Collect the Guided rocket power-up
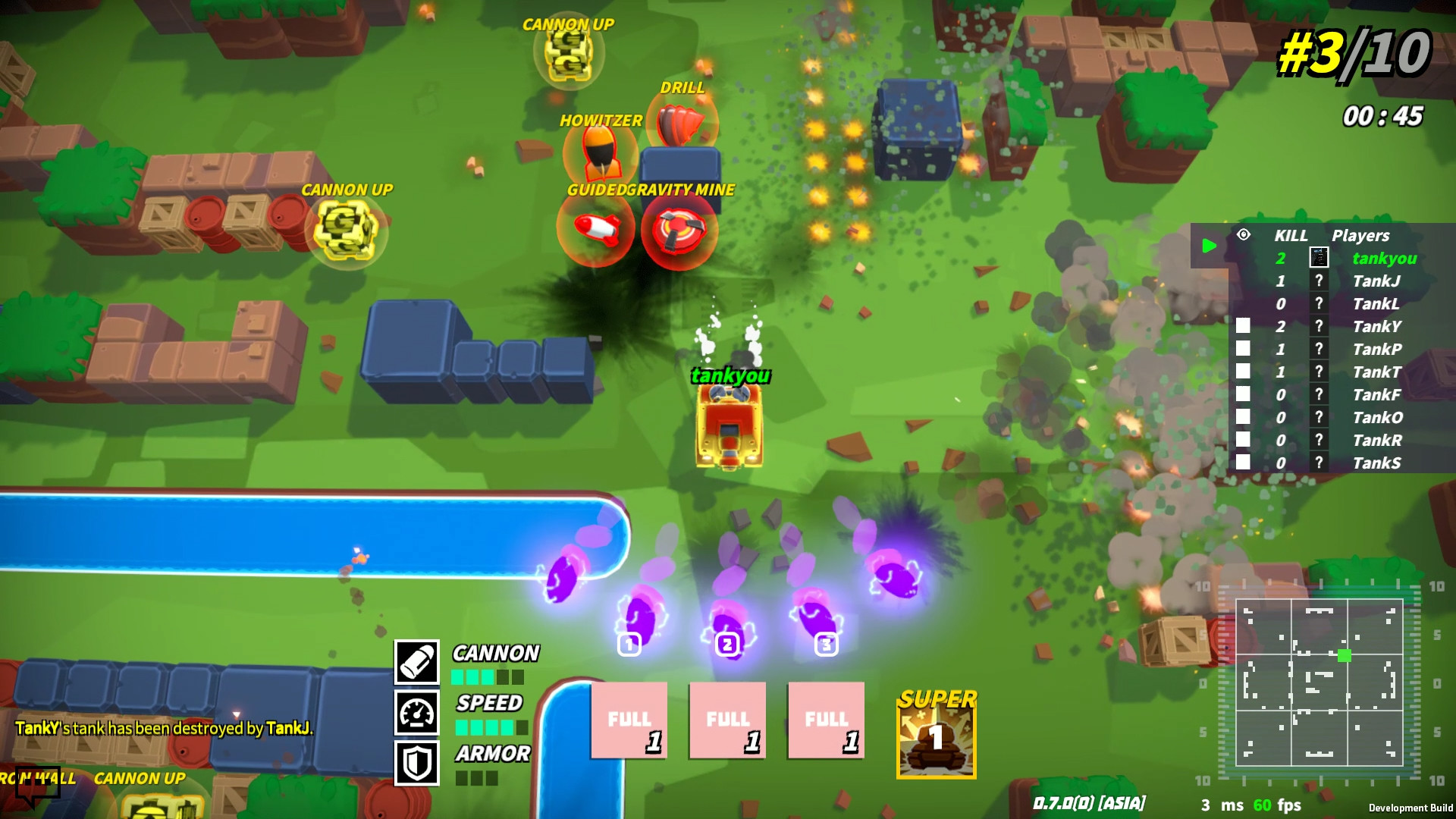The image size is (1456, 819). pos(597,230)
